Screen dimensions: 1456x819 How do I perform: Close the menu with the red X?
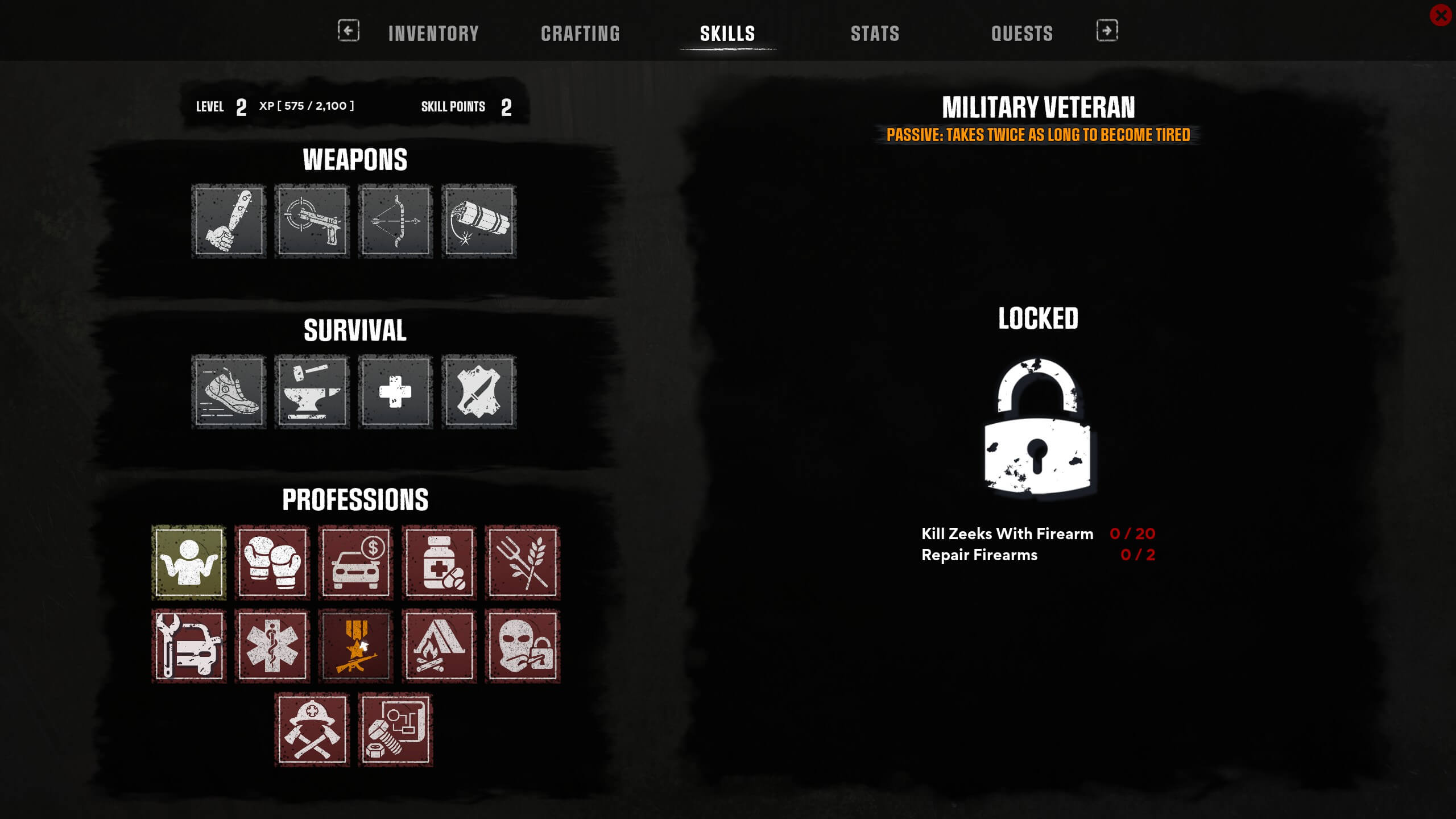coord(1440,15)
